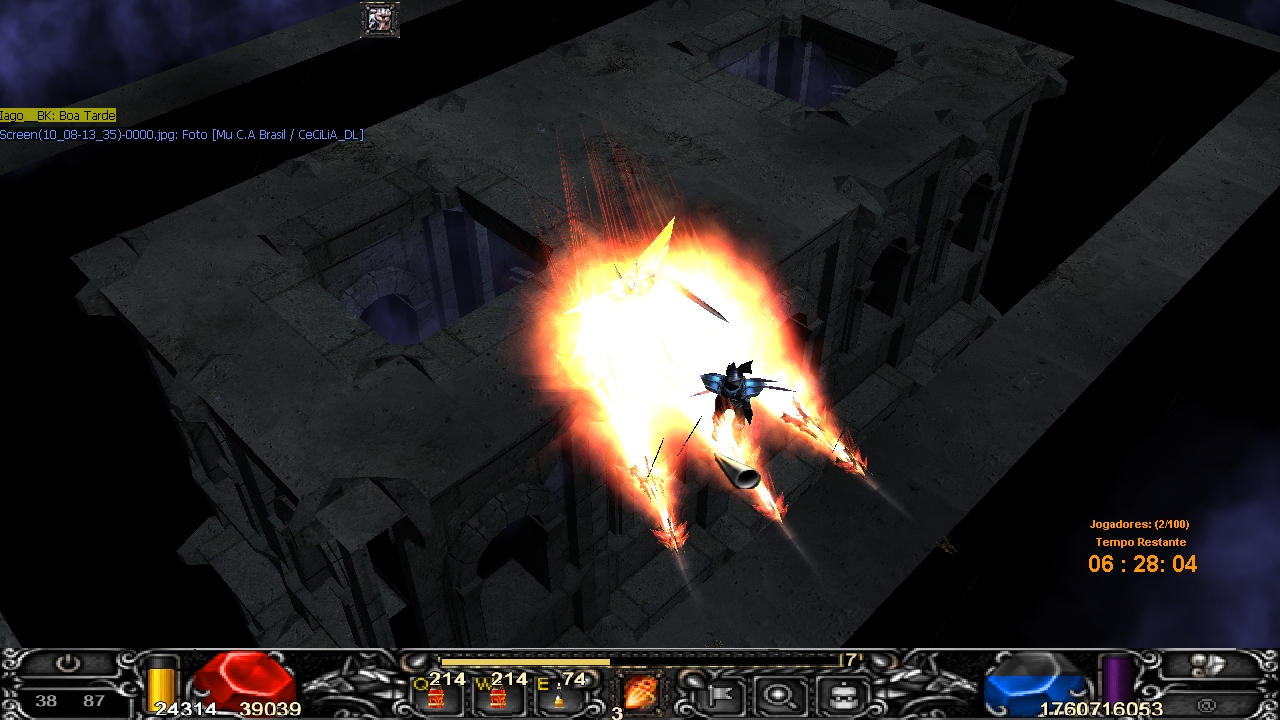Click the winged button above the @ button

1210,666
